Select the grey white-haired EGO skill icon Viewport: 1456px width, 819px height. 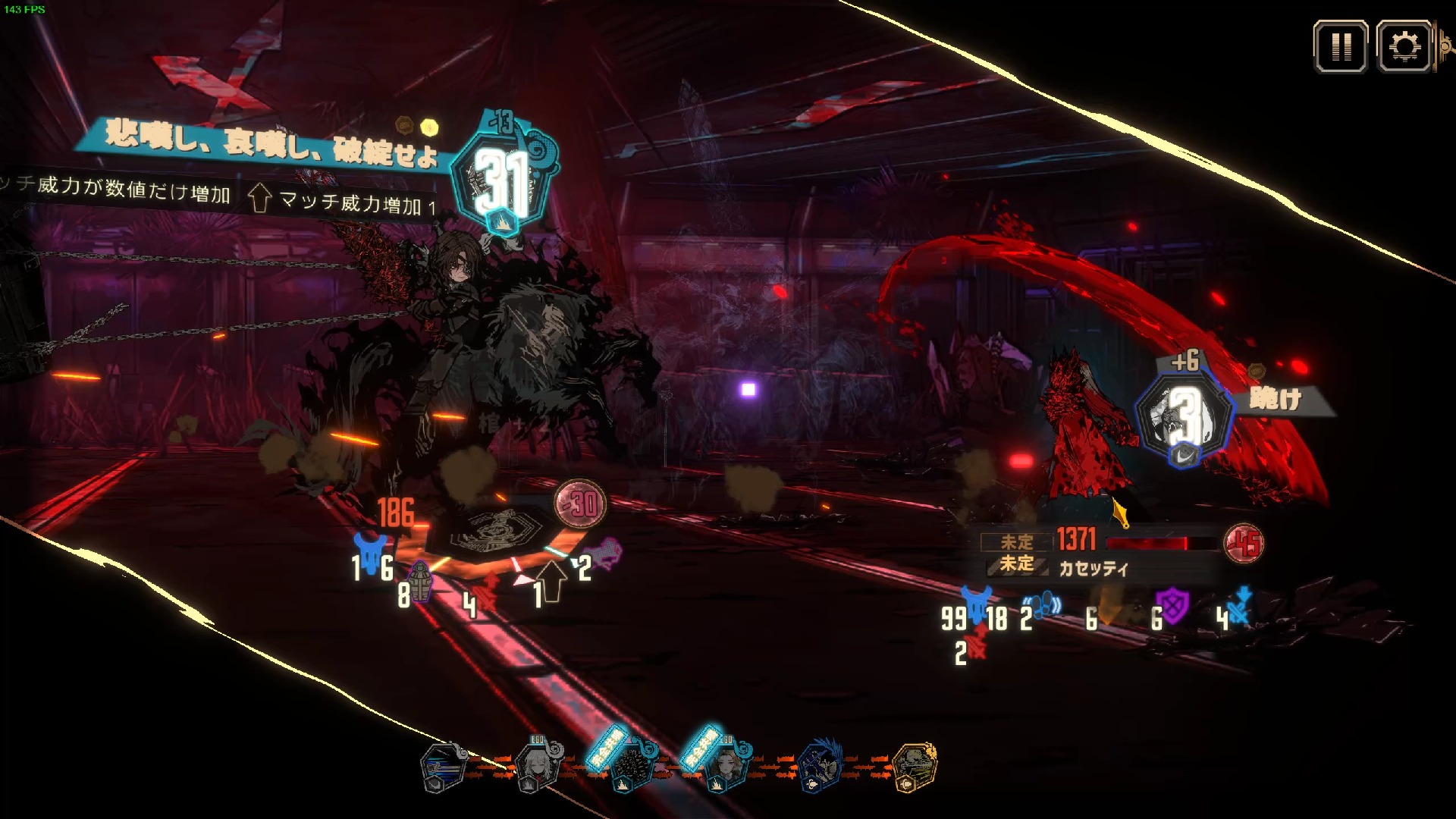pos(537,767)
